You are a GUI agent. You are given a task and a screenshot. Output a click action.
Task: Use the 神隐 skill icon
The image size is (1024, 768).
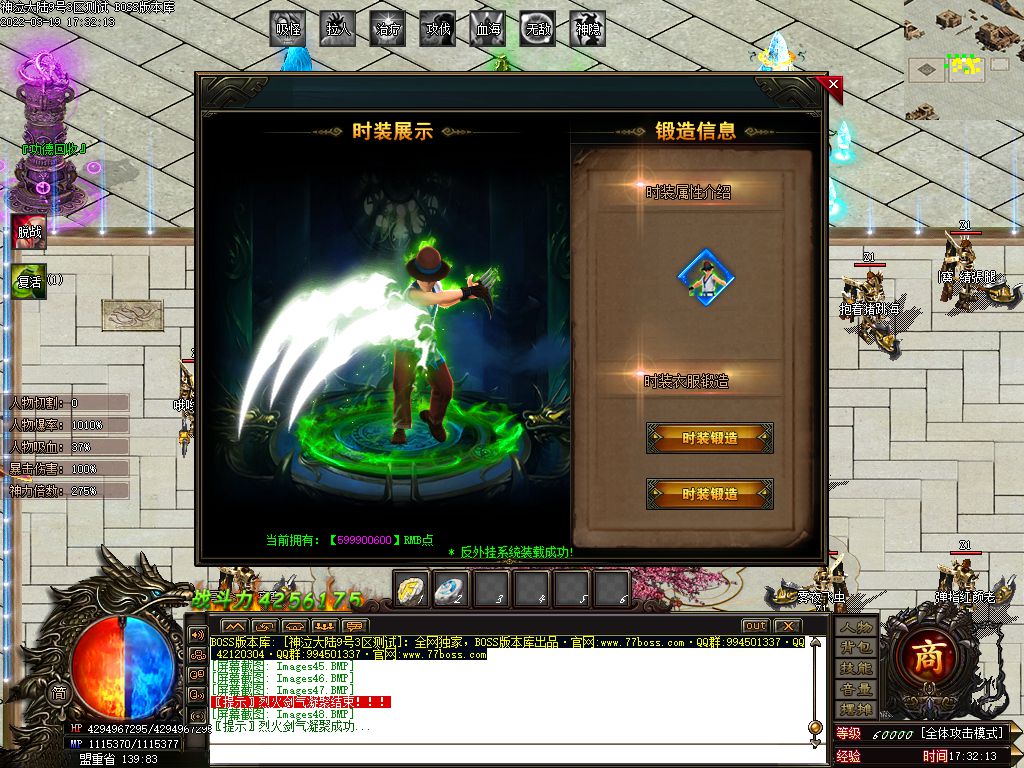click(x=588, y=28)
